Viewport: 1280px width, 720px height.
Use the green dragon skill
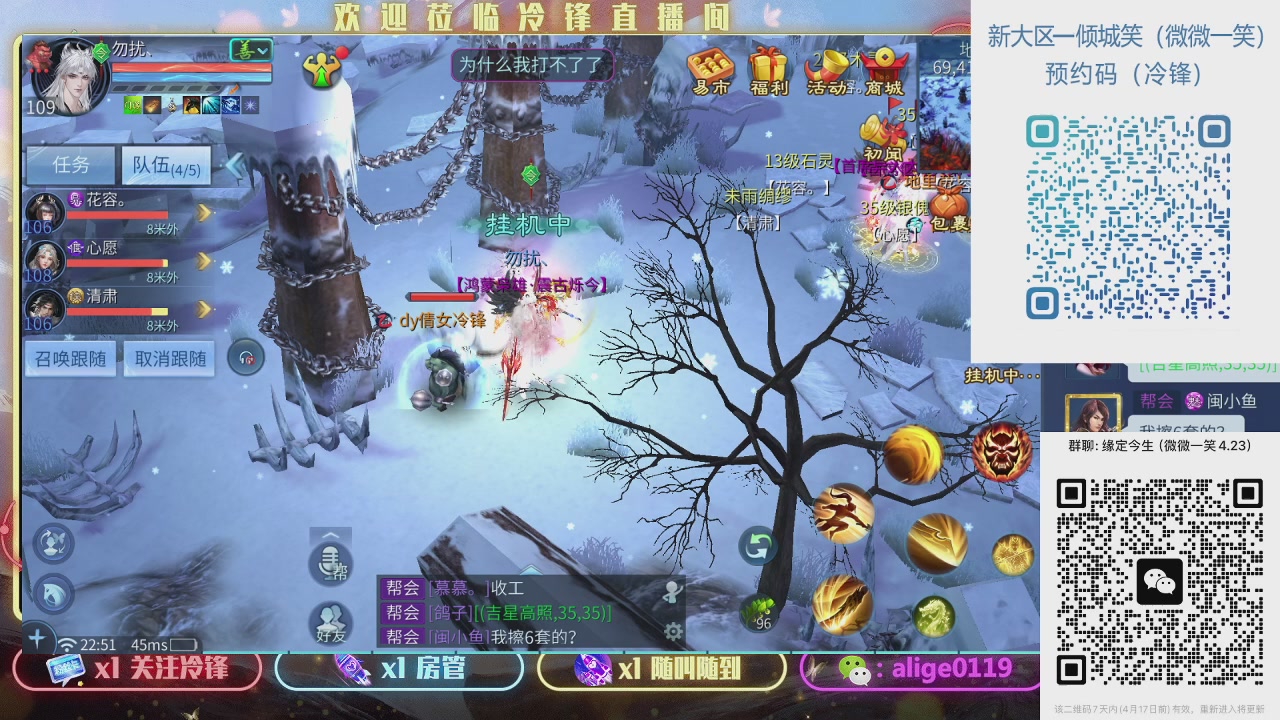(x=933, y=615)
